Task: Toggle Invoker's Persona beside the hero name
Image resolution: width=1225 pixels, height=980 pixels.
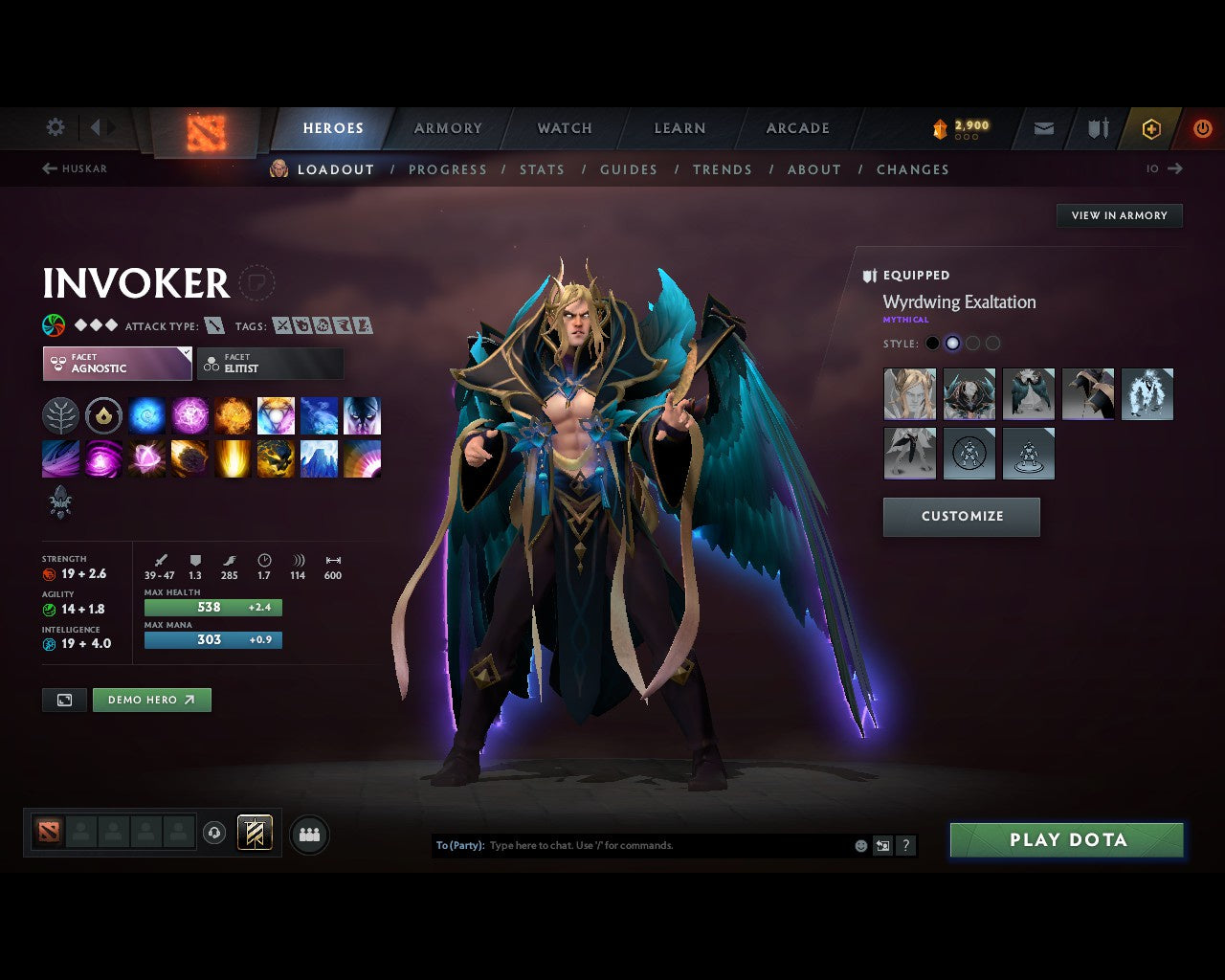Action: (x=256, y=283)
